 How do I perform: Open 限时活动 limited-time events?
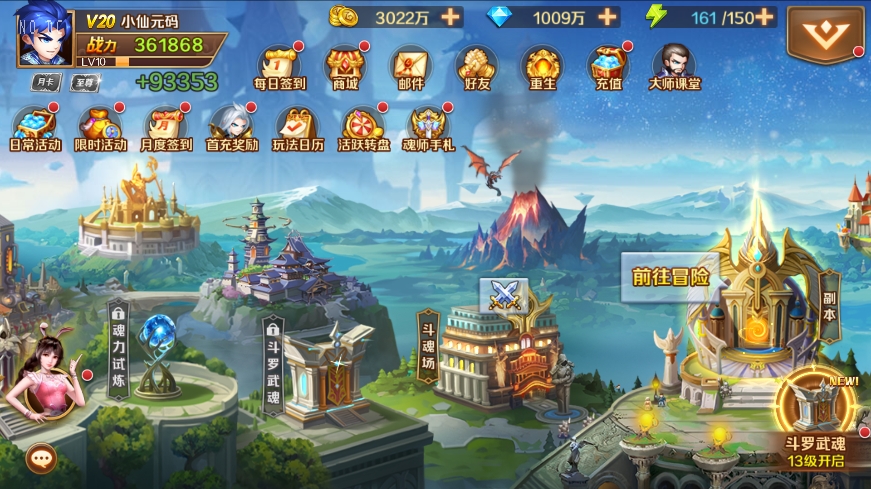[100, 127]
